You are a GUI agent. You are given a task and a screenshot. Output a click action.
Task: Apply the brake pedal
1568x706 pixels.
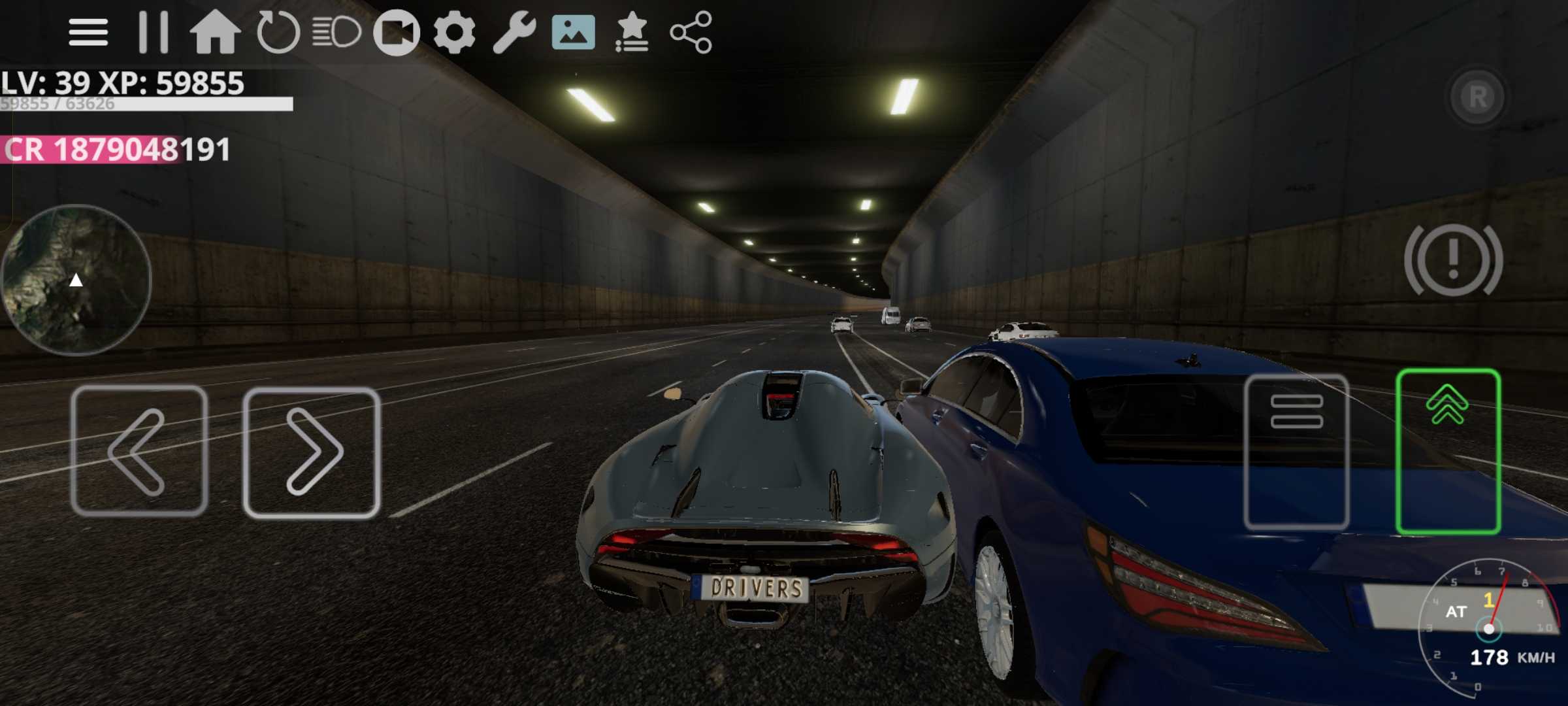coord(1297,451)
